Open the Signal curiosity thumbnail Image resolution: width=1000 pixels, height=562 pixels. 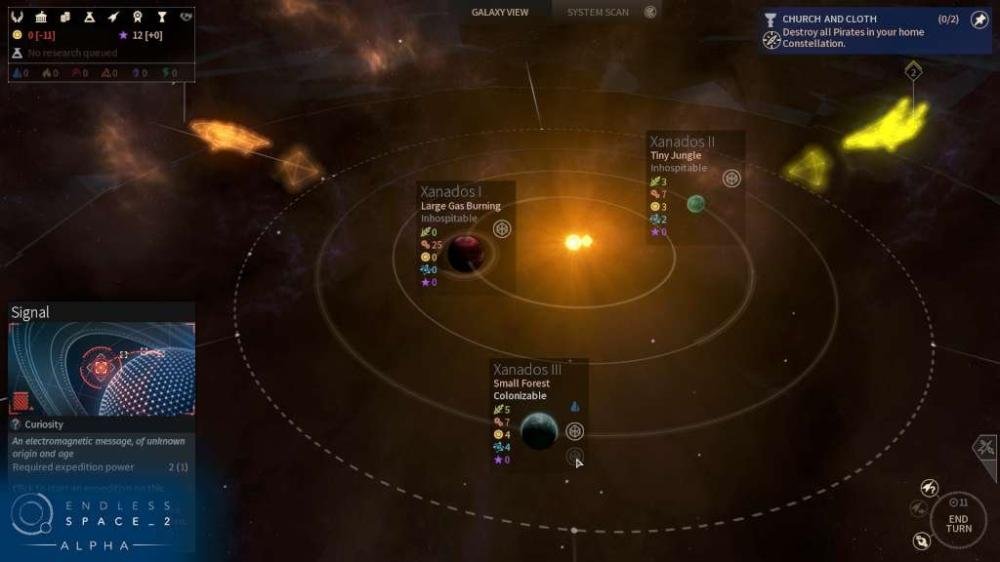tap(101, 368)
